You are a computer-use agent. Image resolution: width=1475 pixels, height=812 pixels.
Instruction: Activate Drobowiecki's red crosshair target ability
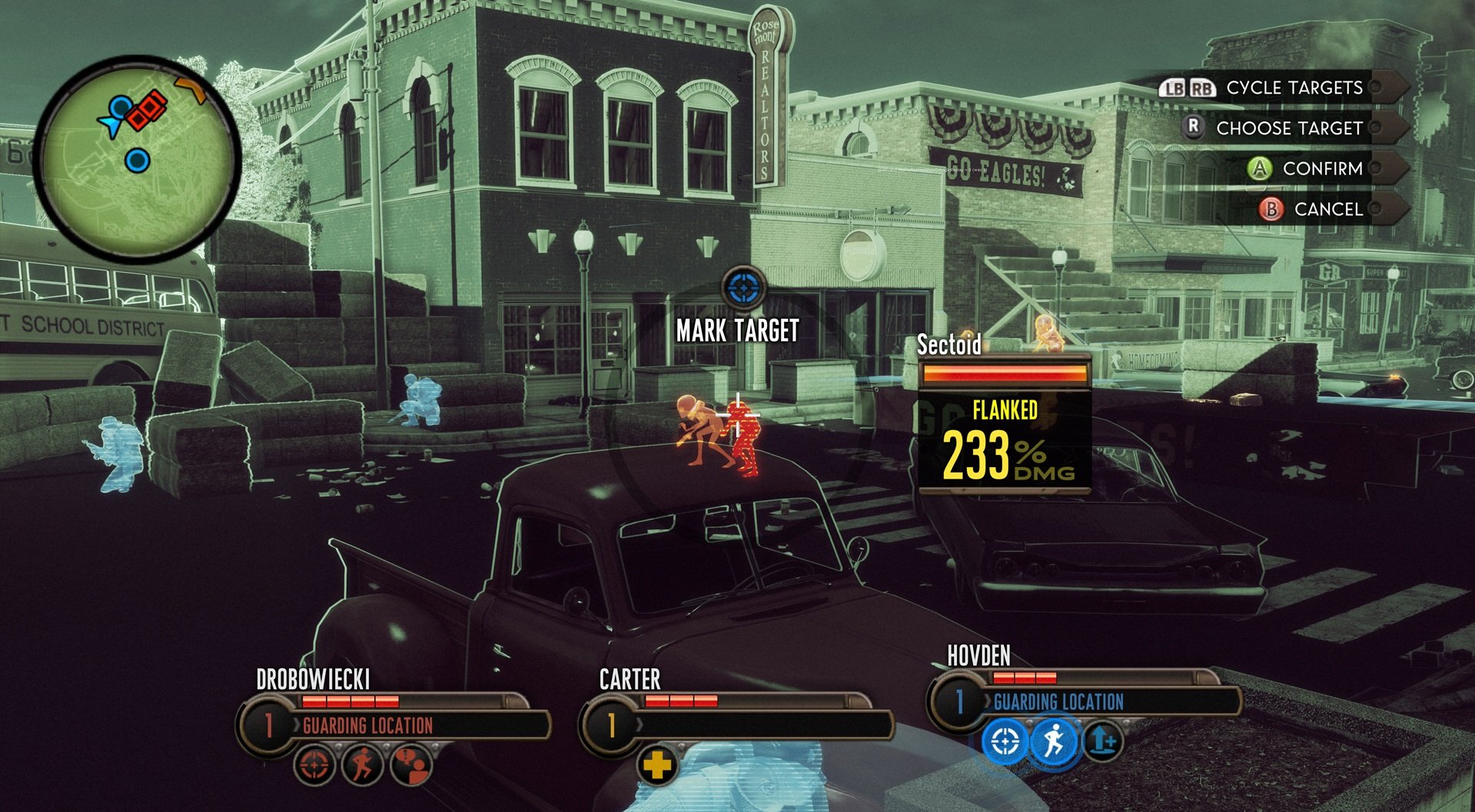pos(314,766)
